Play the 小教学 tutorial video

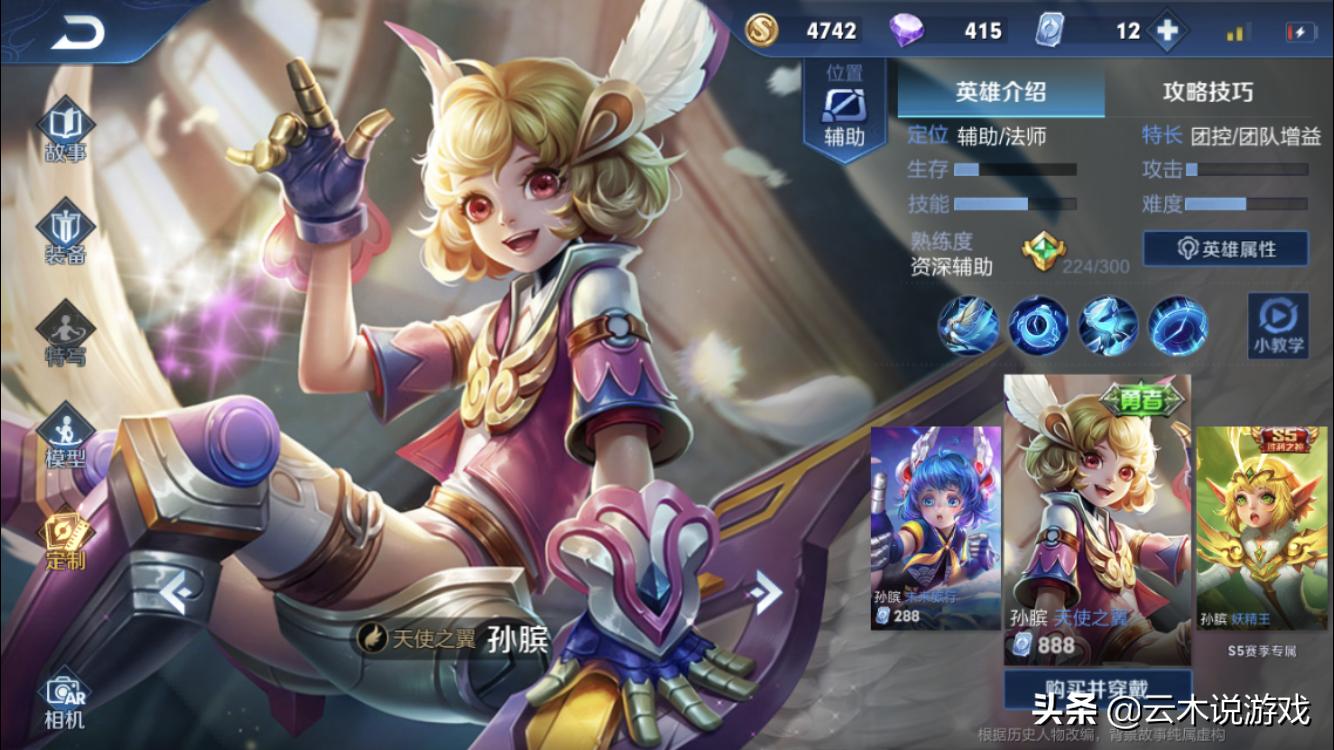coord(1277,325)
